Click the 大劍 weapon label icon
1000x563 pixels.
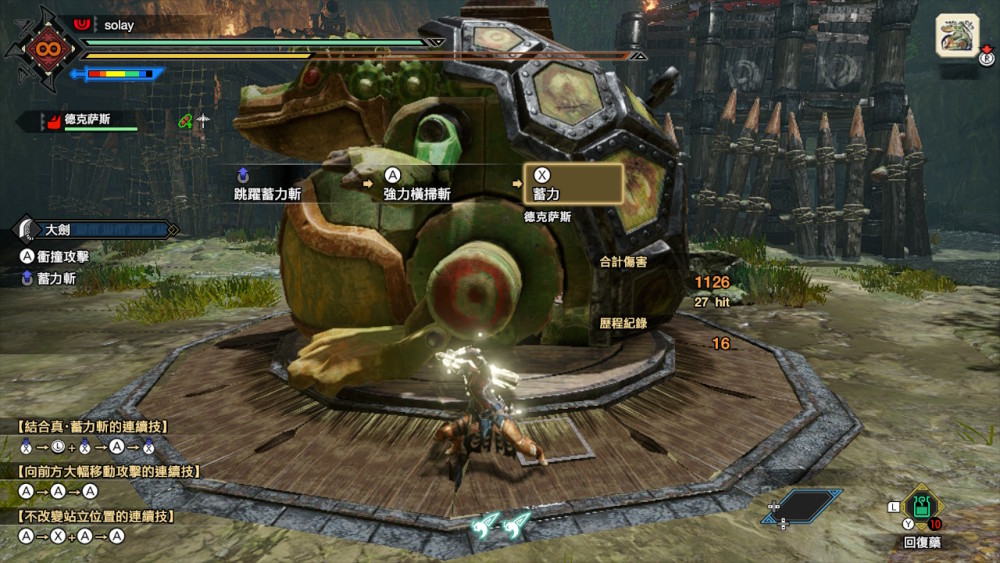point(28,230)
